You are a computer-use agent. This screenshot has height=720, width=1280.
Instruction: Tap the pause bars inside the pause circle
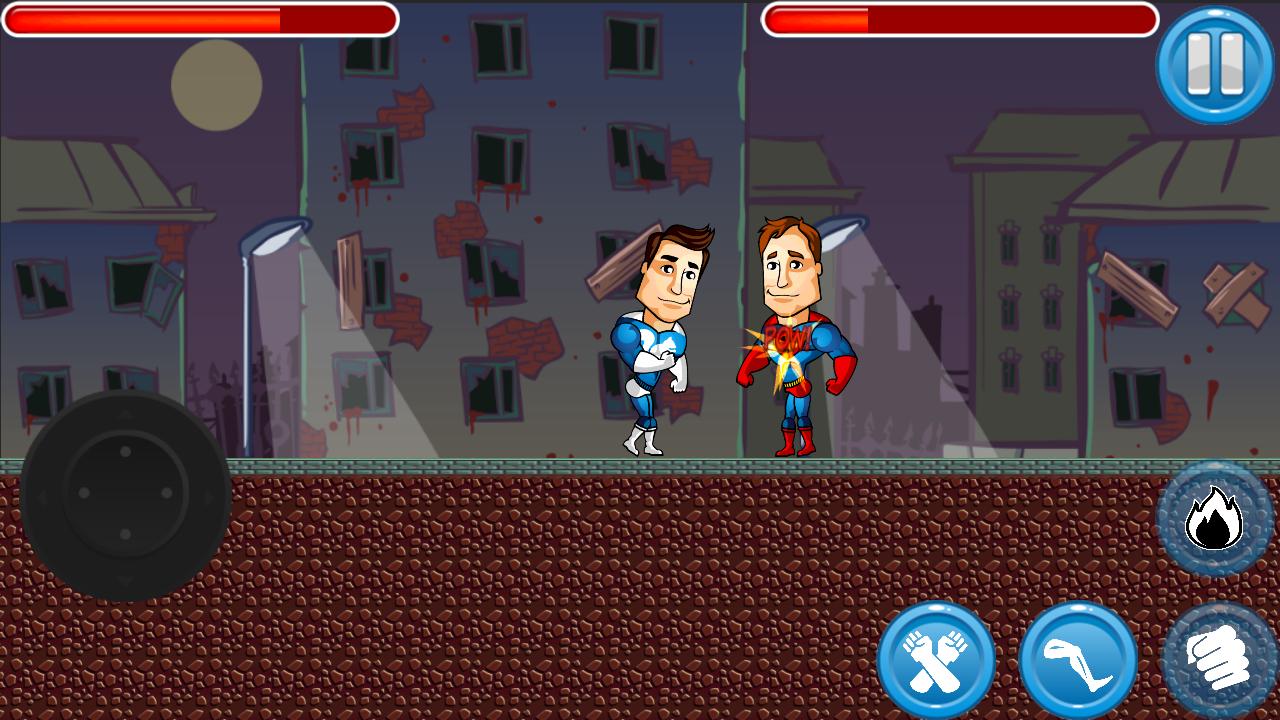tap(1214, 62)
